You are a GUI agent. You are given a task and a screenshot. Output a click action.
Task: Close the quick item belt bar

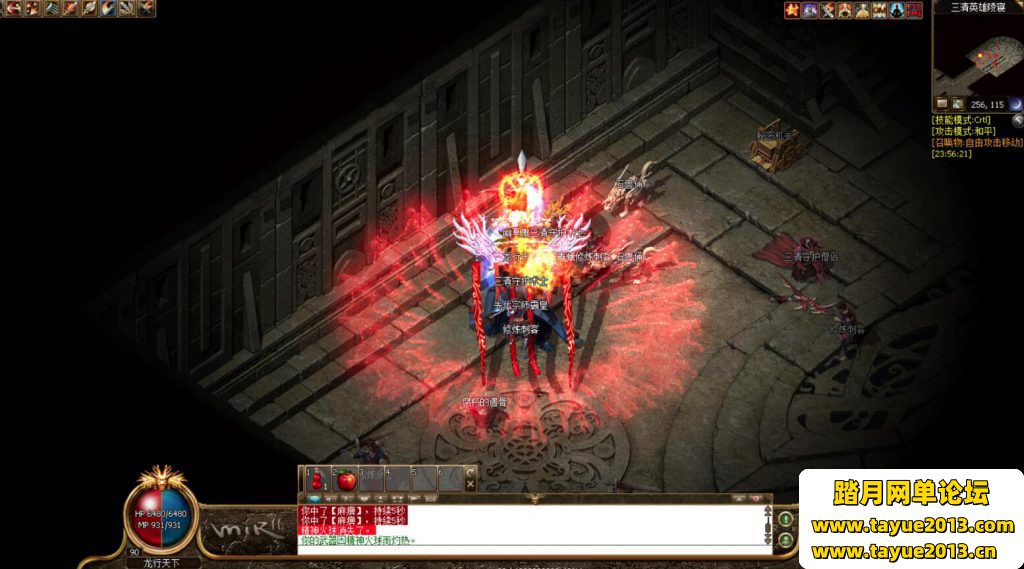[472, 473]
